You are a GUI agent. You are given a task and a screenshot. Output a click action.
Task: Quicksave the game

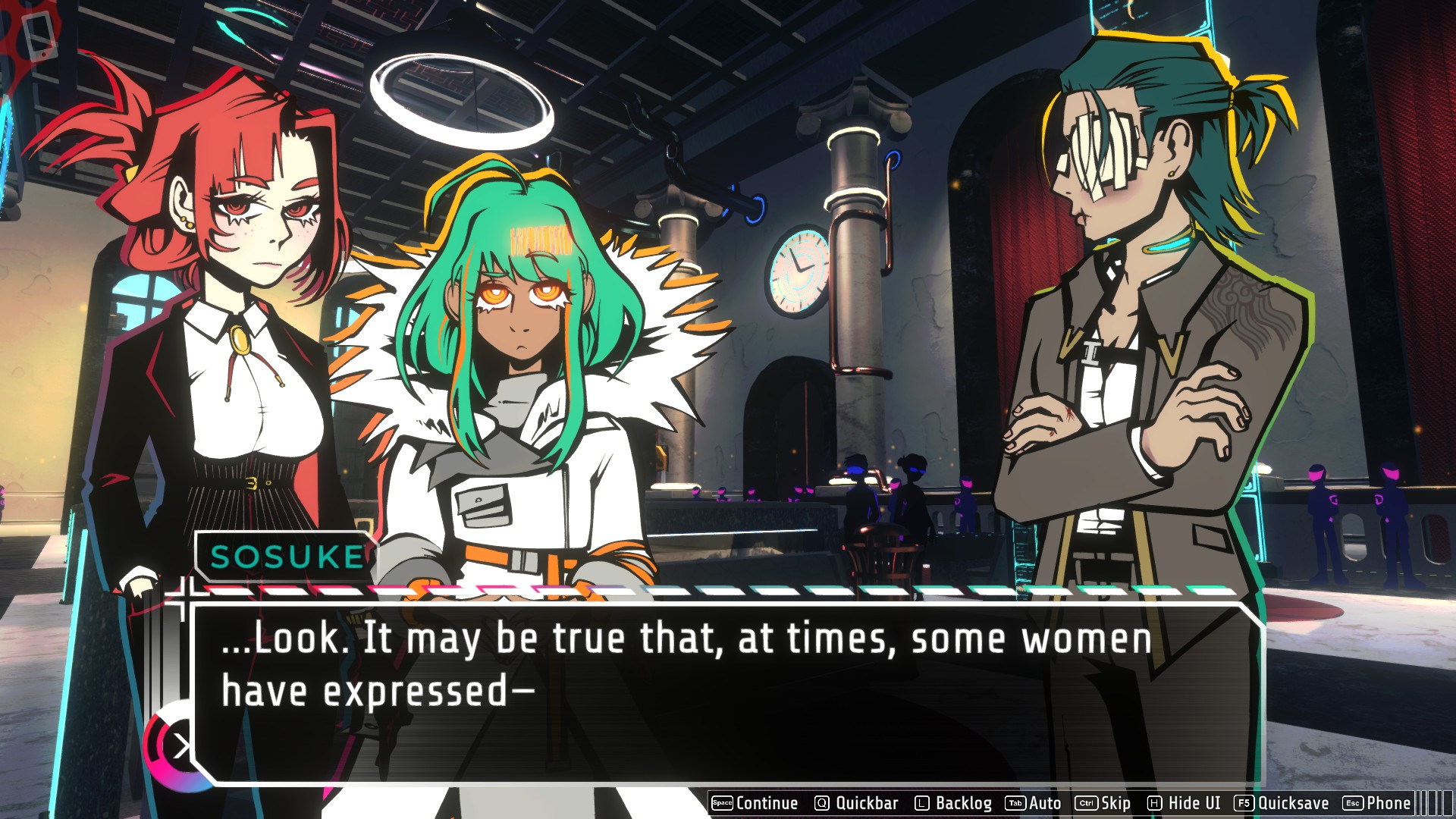click(x=1282, y=803)
